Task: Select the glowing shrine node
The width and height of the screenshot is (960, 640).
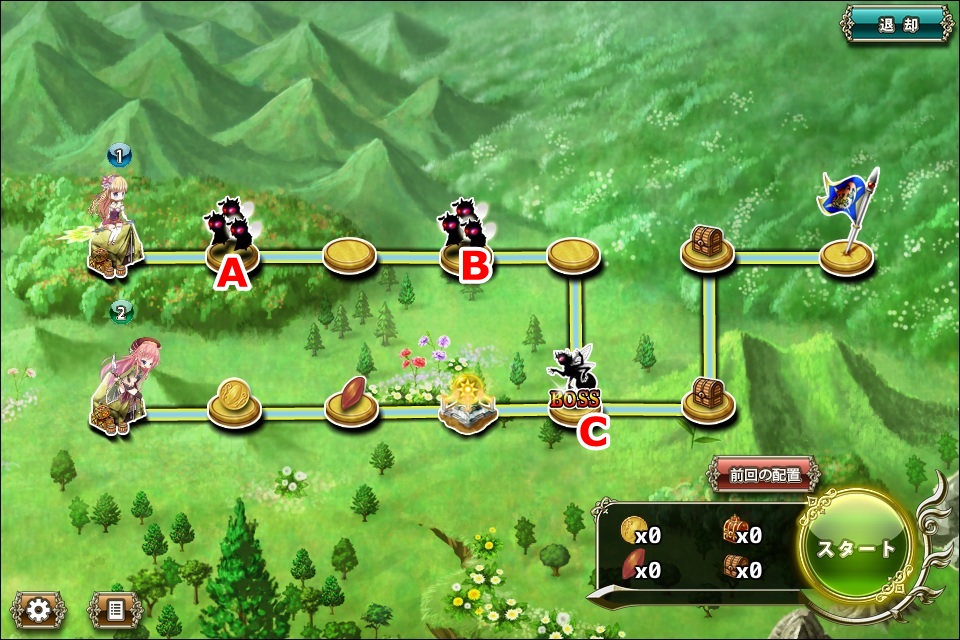Action: coord(468,405)
